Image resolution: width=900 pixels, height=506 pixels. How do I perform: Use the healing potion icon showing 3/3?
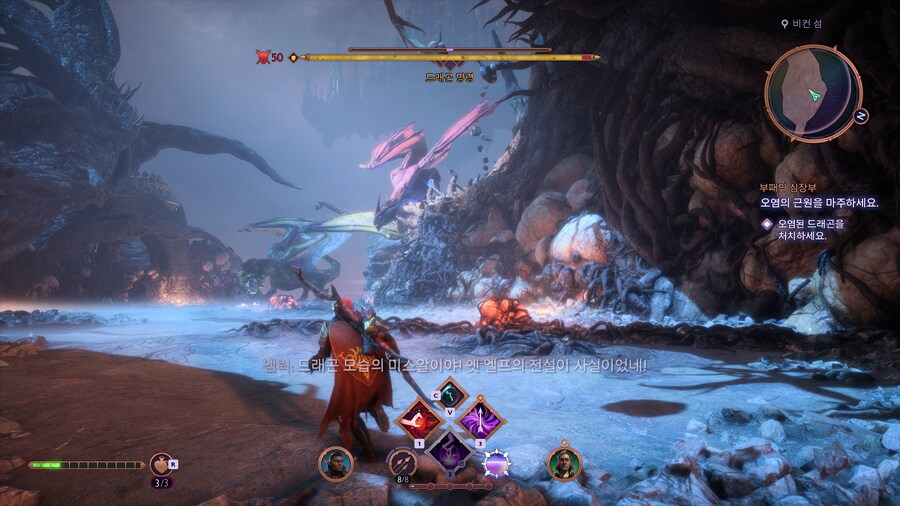[159, 464]
